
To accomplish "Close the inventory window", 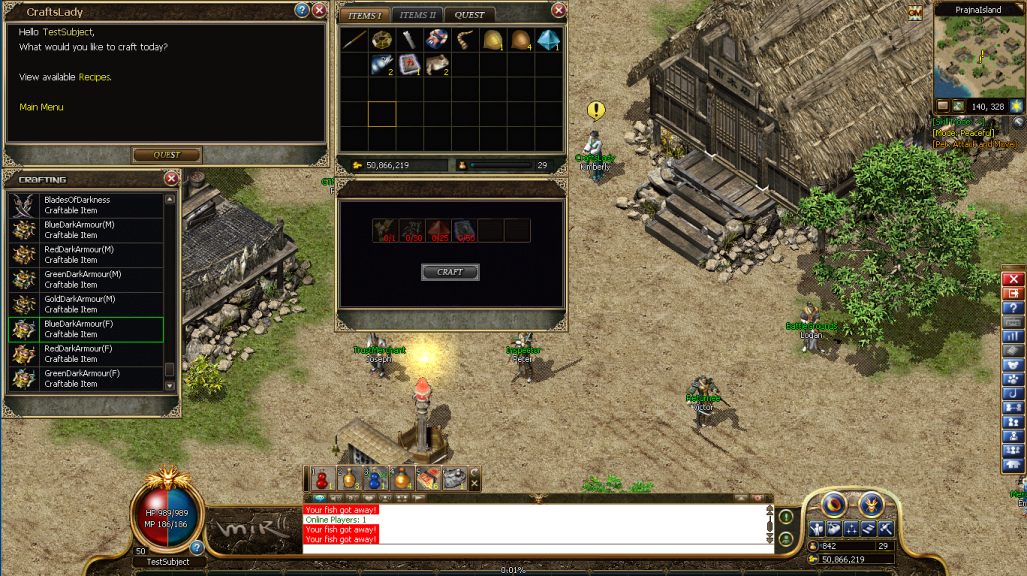I will (x=558, y=10).
